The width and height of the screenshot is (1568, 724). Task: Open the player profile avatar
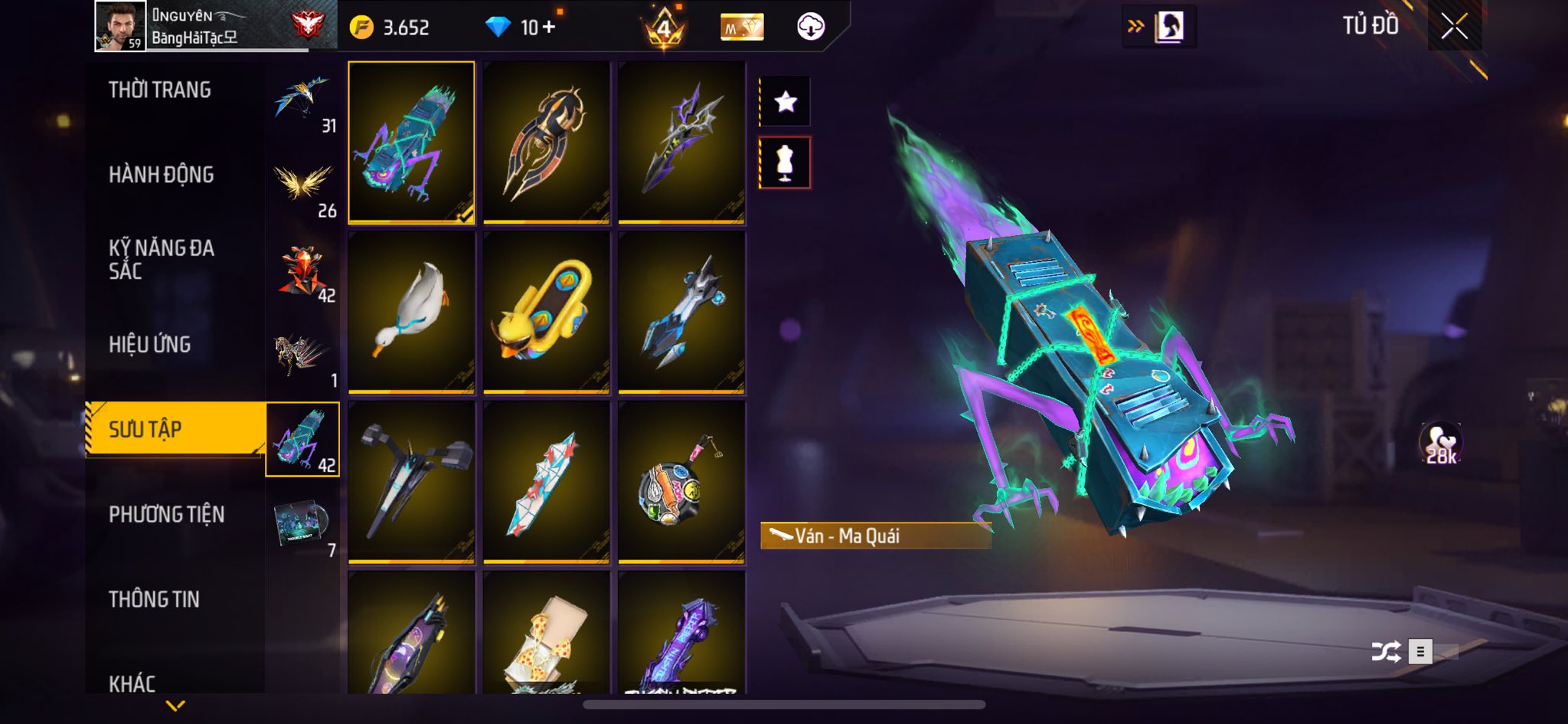point(119,26)
